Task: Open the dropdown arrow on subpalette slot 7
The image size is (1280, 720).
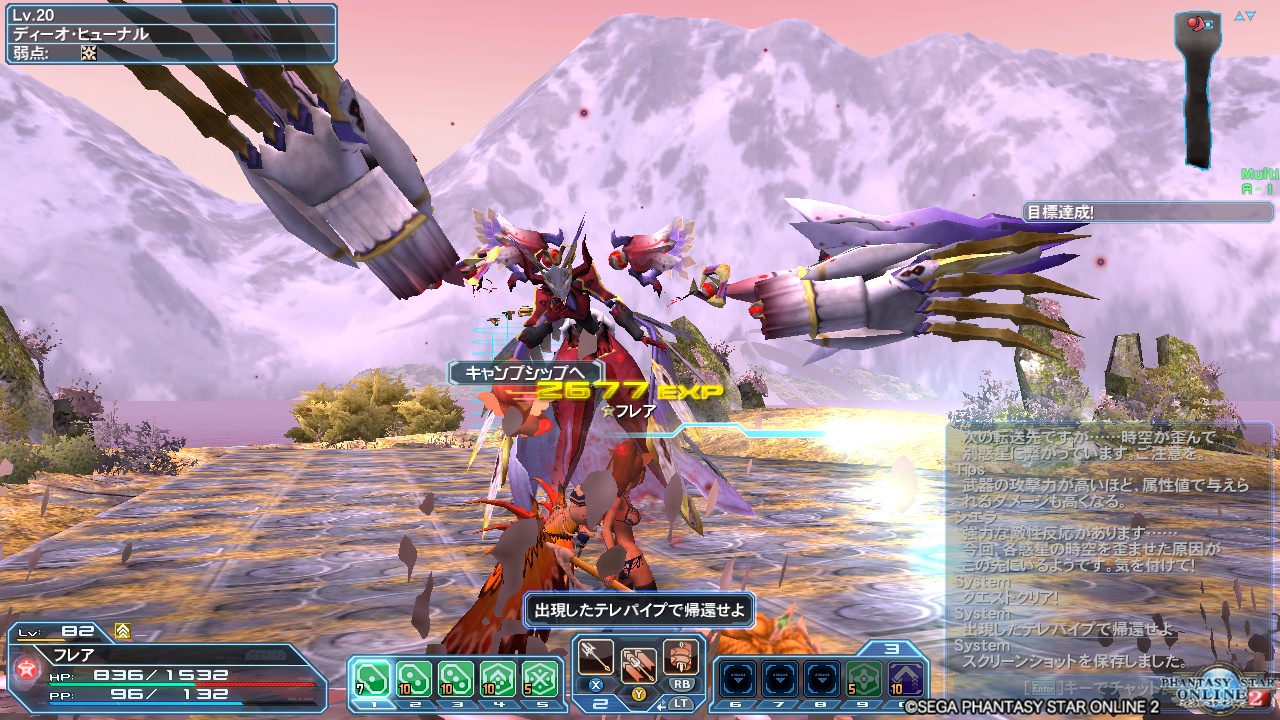Action: [779, 679]
